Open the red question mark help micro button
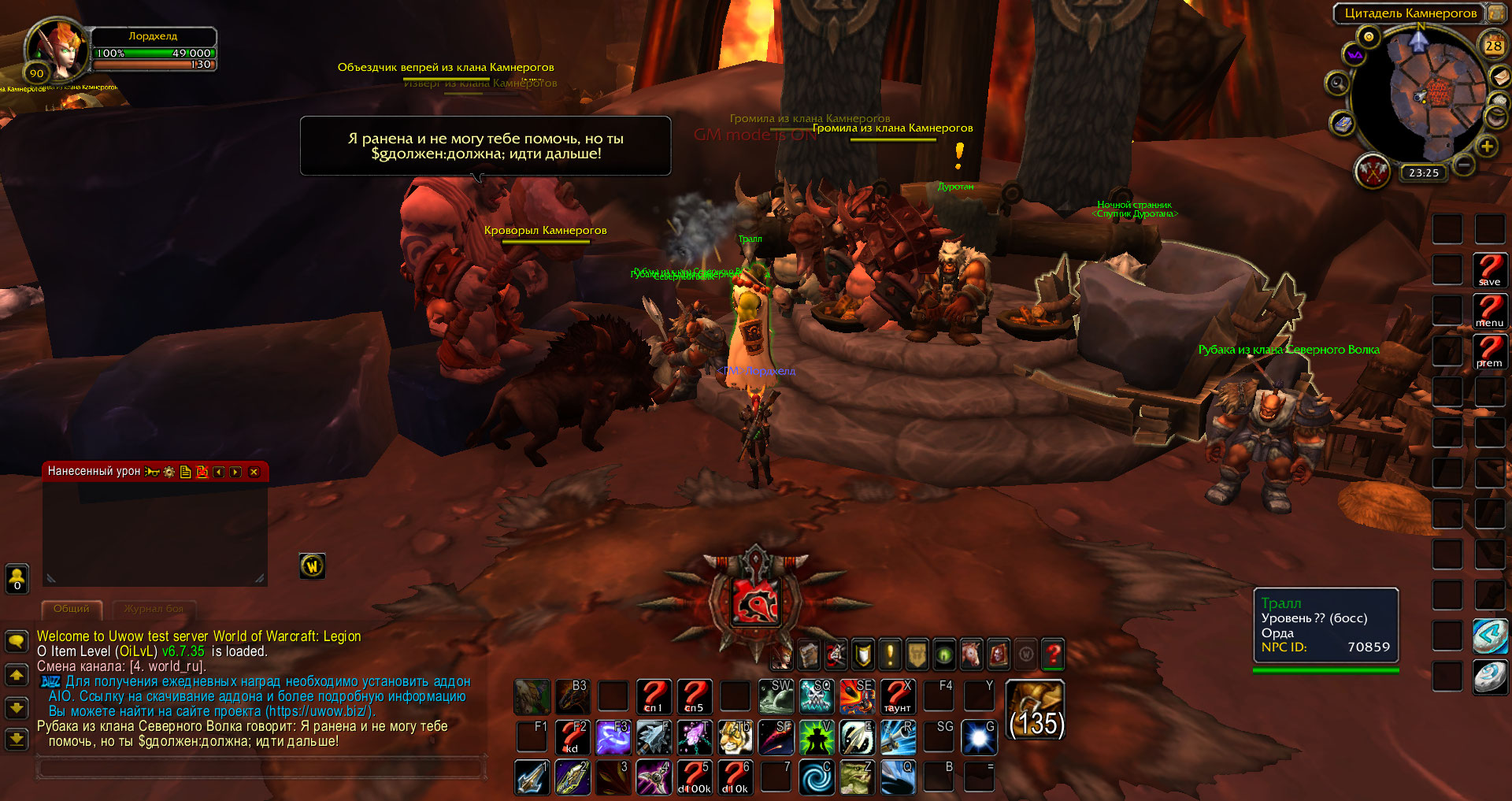 coord(1053,654)
